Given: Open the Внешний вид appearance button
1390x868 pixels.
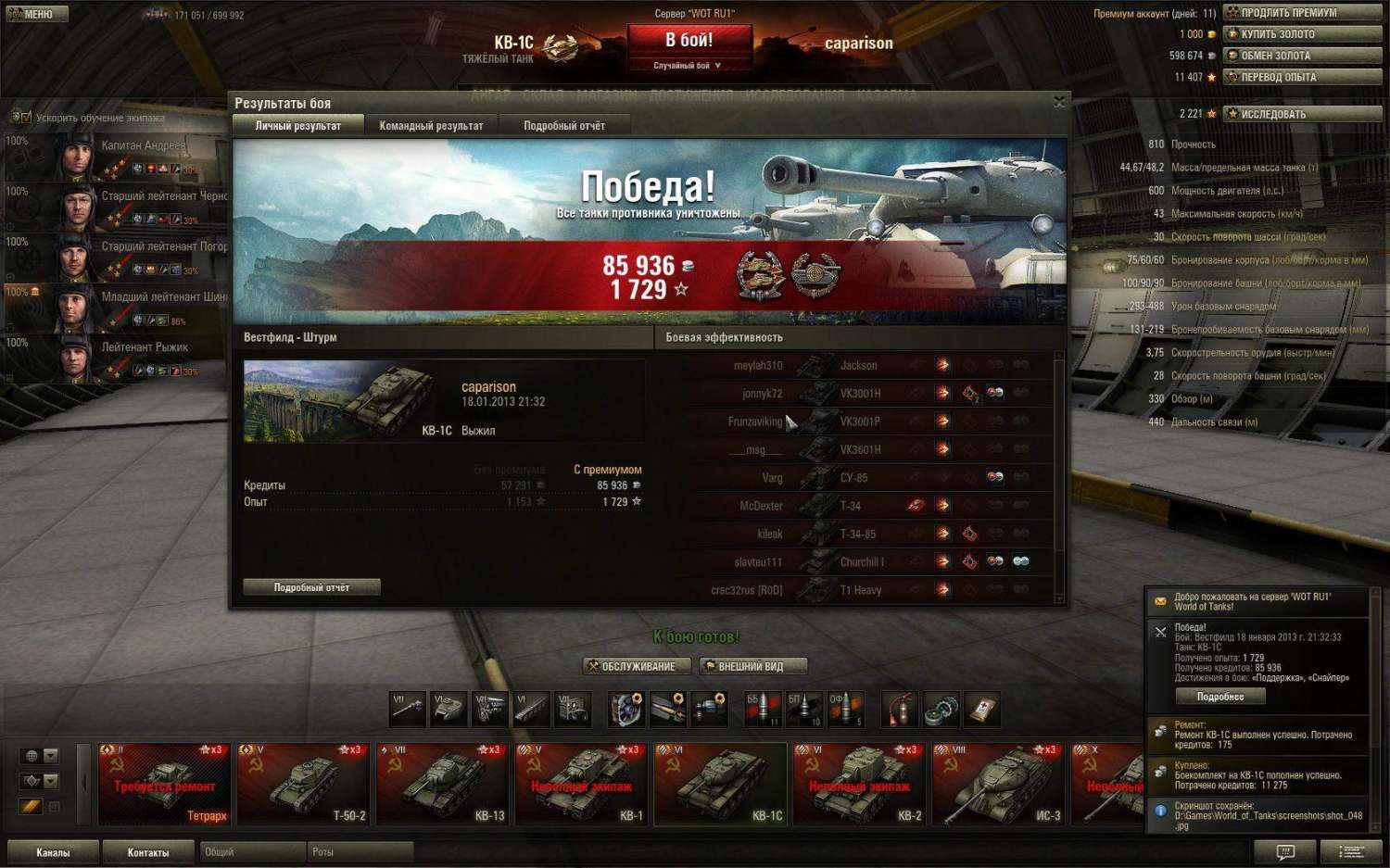Looking at the screenshot, I should (753, 666).
